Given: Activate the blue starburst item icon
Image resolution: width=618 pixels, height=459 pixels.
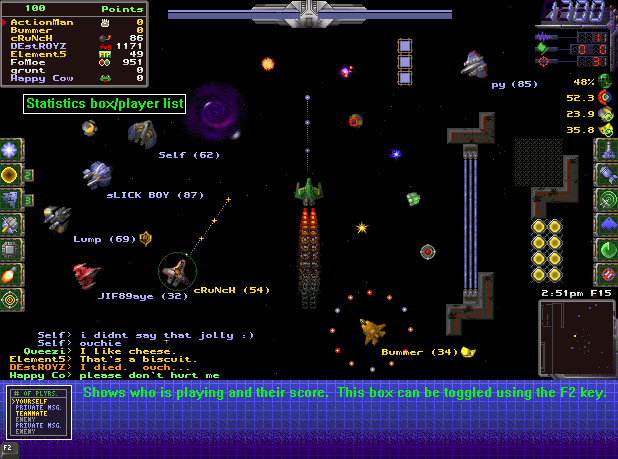Looking at the screenshot, I should click(x=10, y=150).
